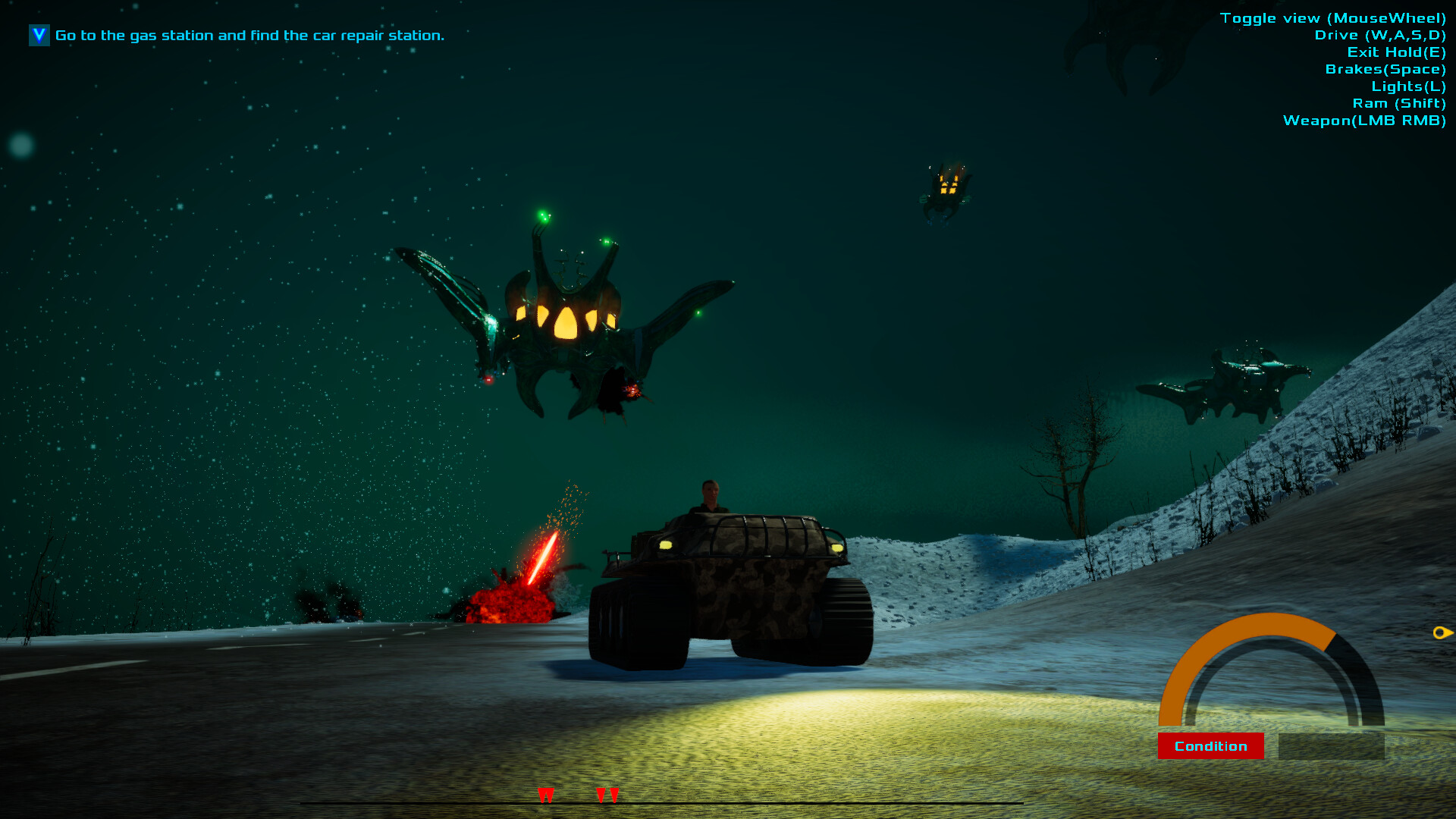Click the gas station objective text
1456x819 pixels.
(250, 35)
